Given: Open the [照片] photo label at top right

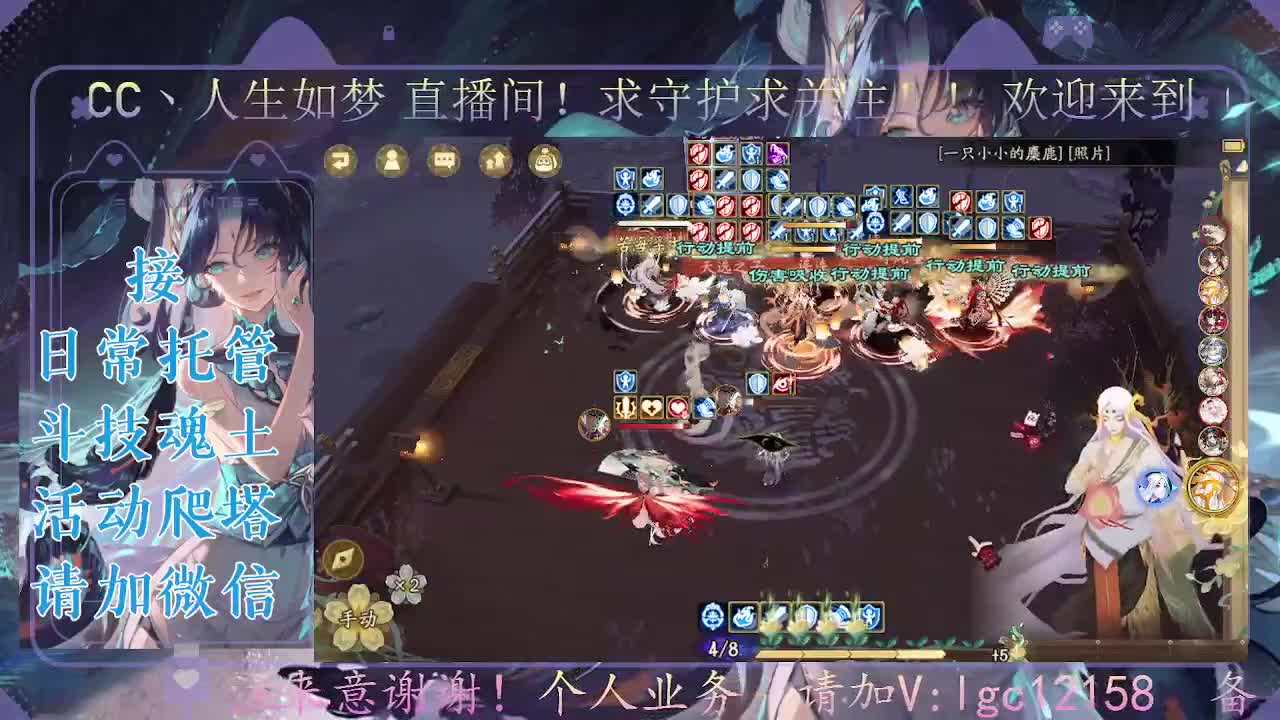Looking at the screenshot, I should pos(1090,155).
